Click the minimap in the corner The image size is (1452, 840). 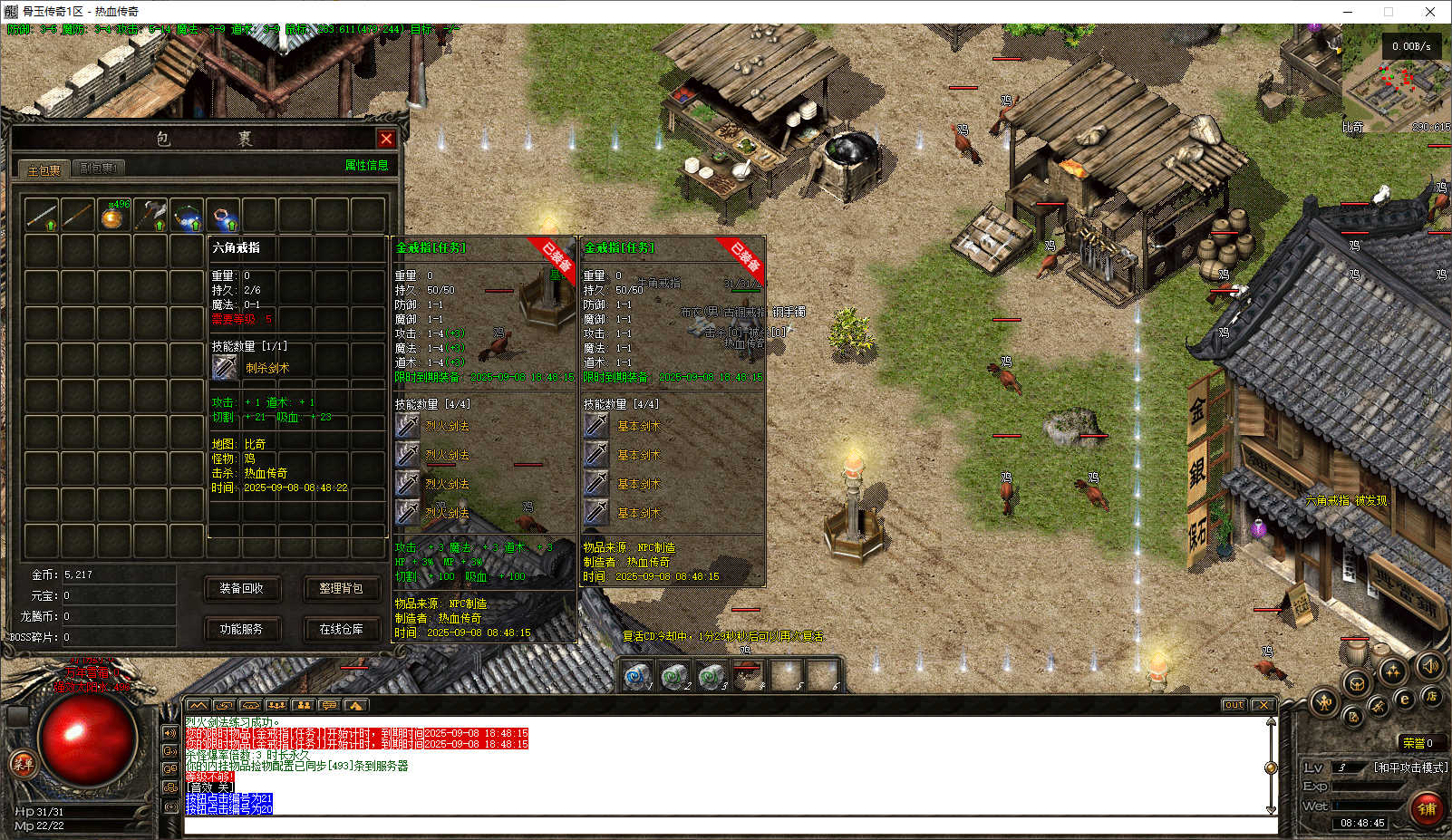(x=1396, y=86)
